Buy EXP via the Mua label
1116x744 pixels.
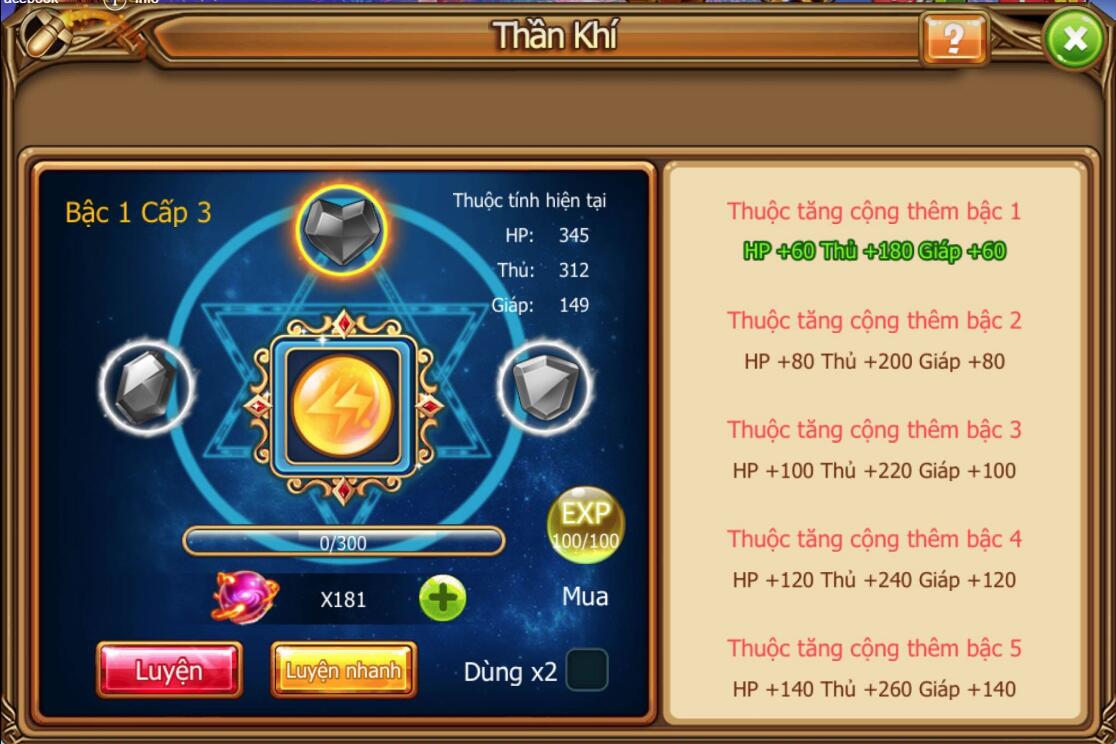(585, 597)
